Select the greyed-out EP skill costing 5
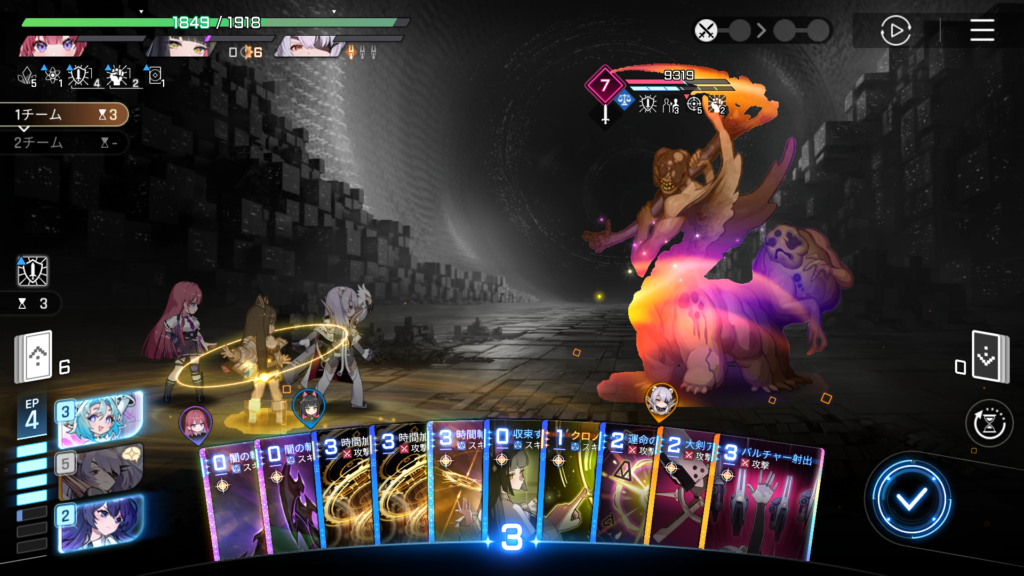The image size is (1024, 576). 101,471
